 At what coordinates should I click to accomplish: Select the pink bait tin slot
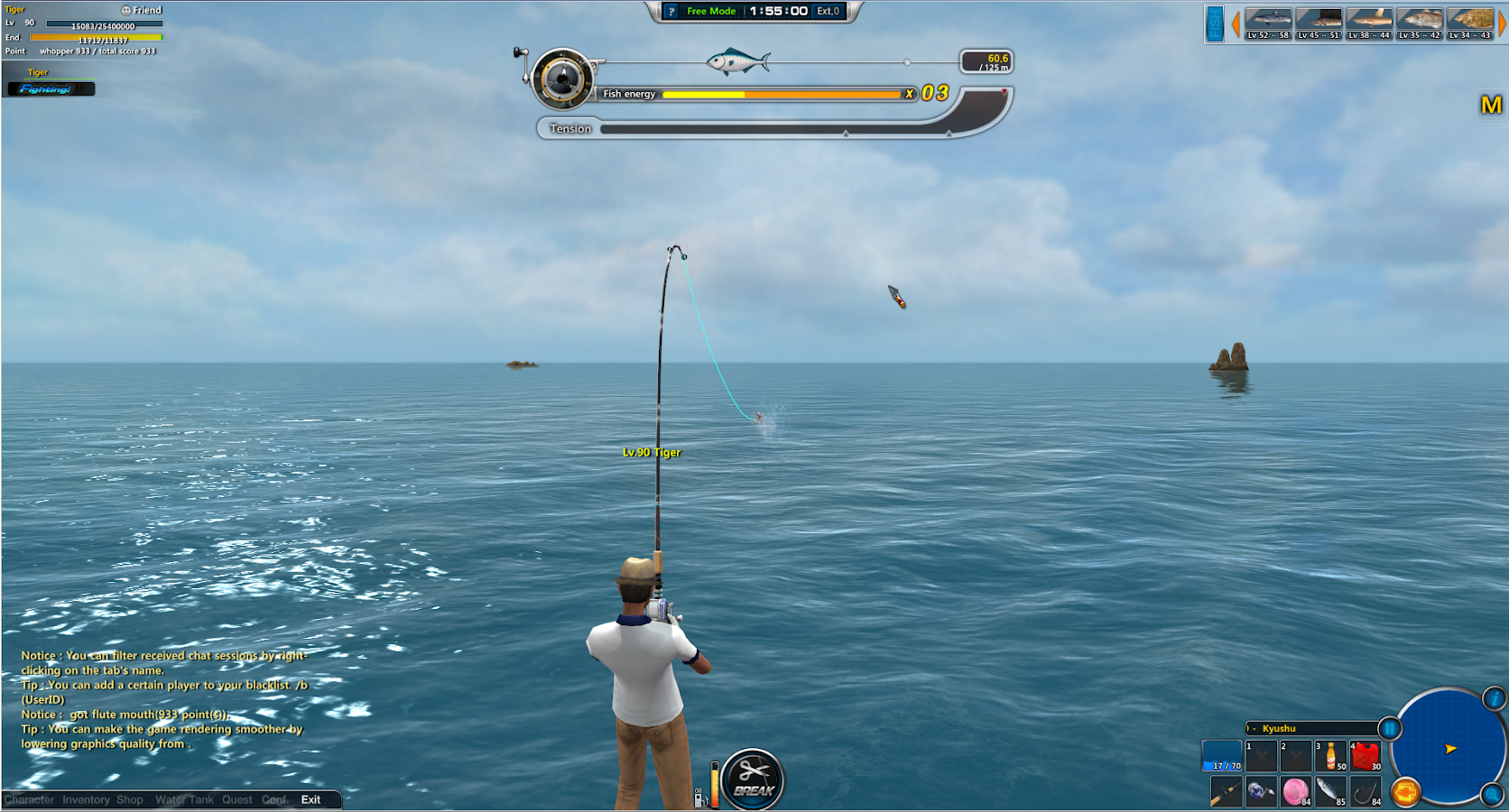[x=1296, y=792]
